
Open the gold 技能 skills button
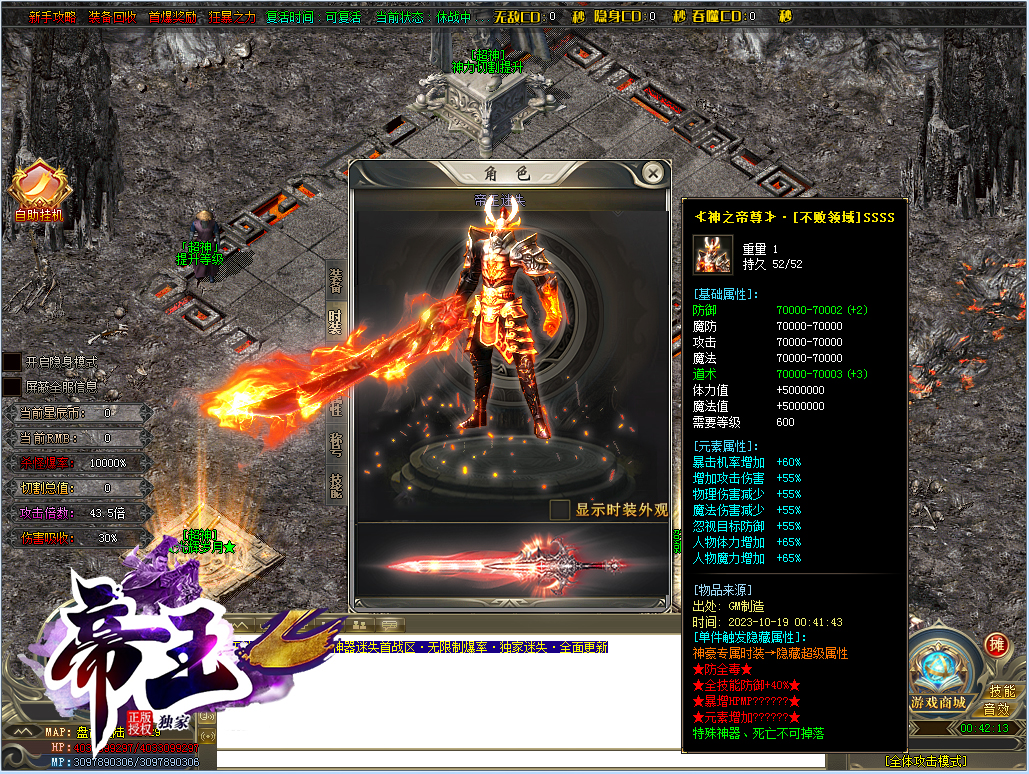pyautogui.click(x=1001, y=691)
